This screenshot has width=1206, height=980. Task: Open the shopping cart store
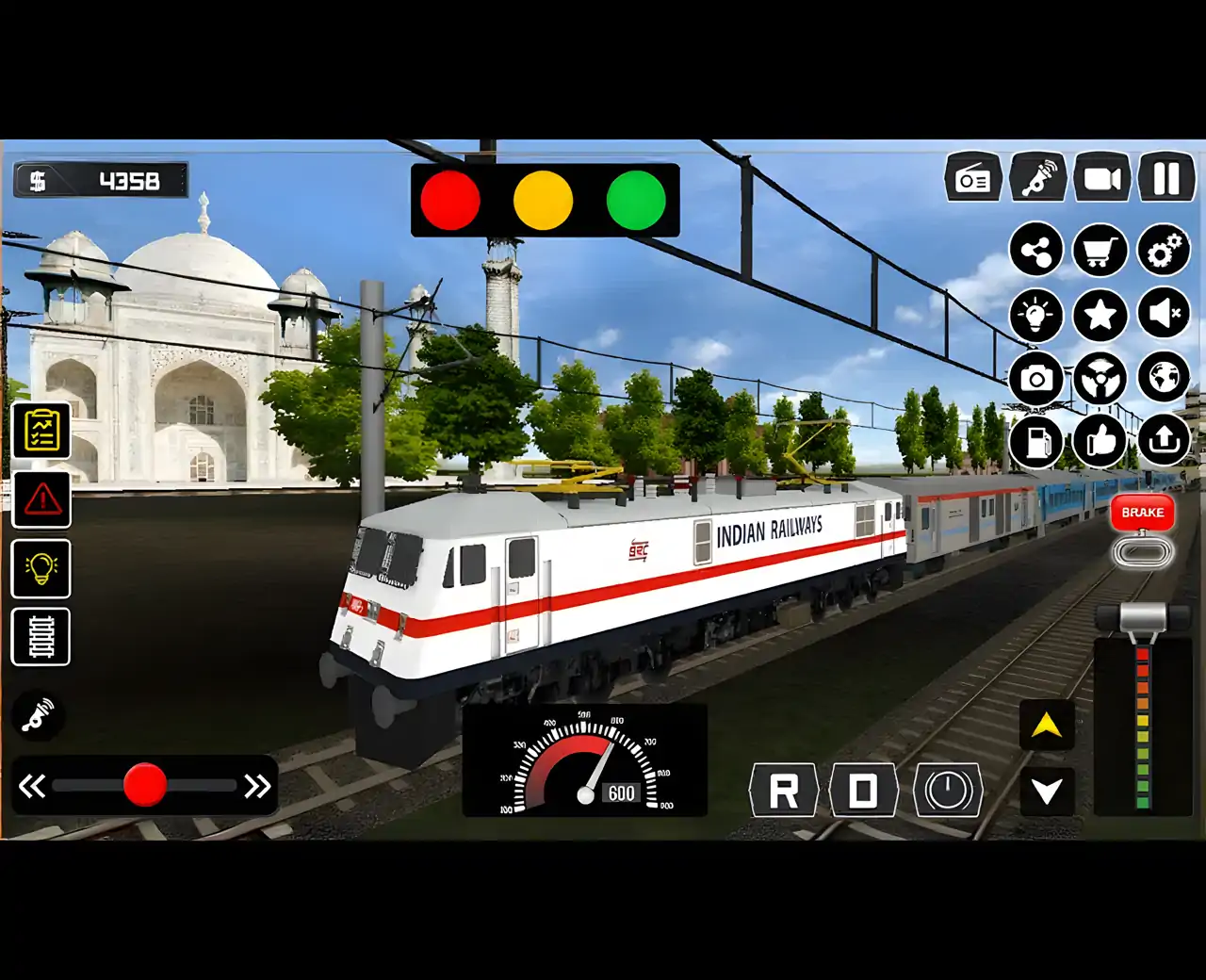click(x=1100, y=251)
